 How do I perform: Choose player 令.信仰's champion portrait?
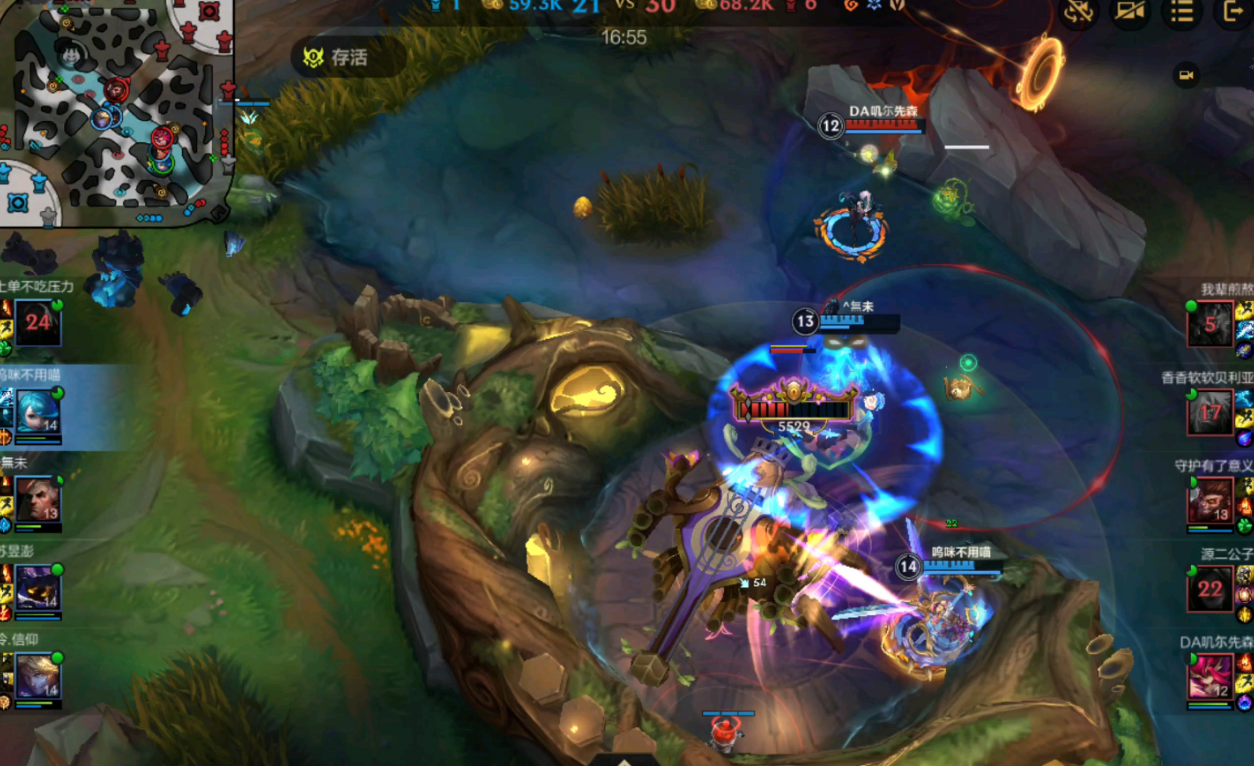pos(38,676)
